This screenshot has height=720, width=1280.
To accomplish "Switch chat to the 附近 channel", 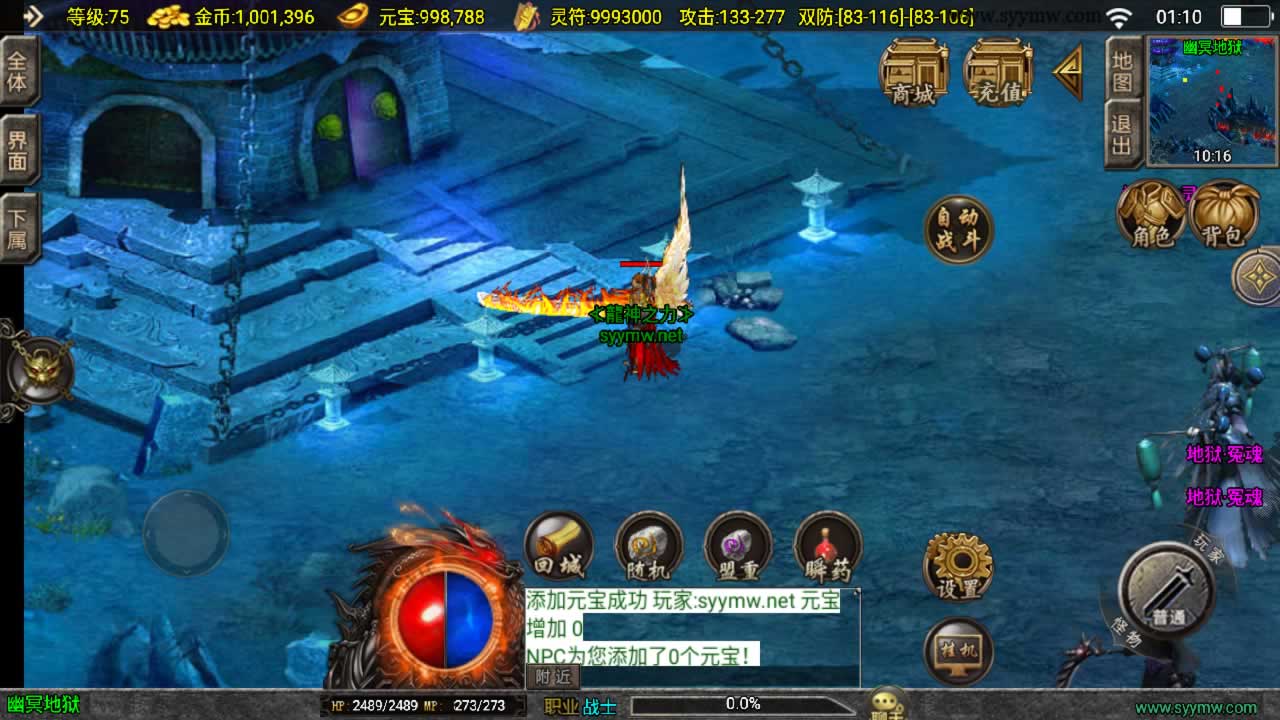I will tap(552, 677).
